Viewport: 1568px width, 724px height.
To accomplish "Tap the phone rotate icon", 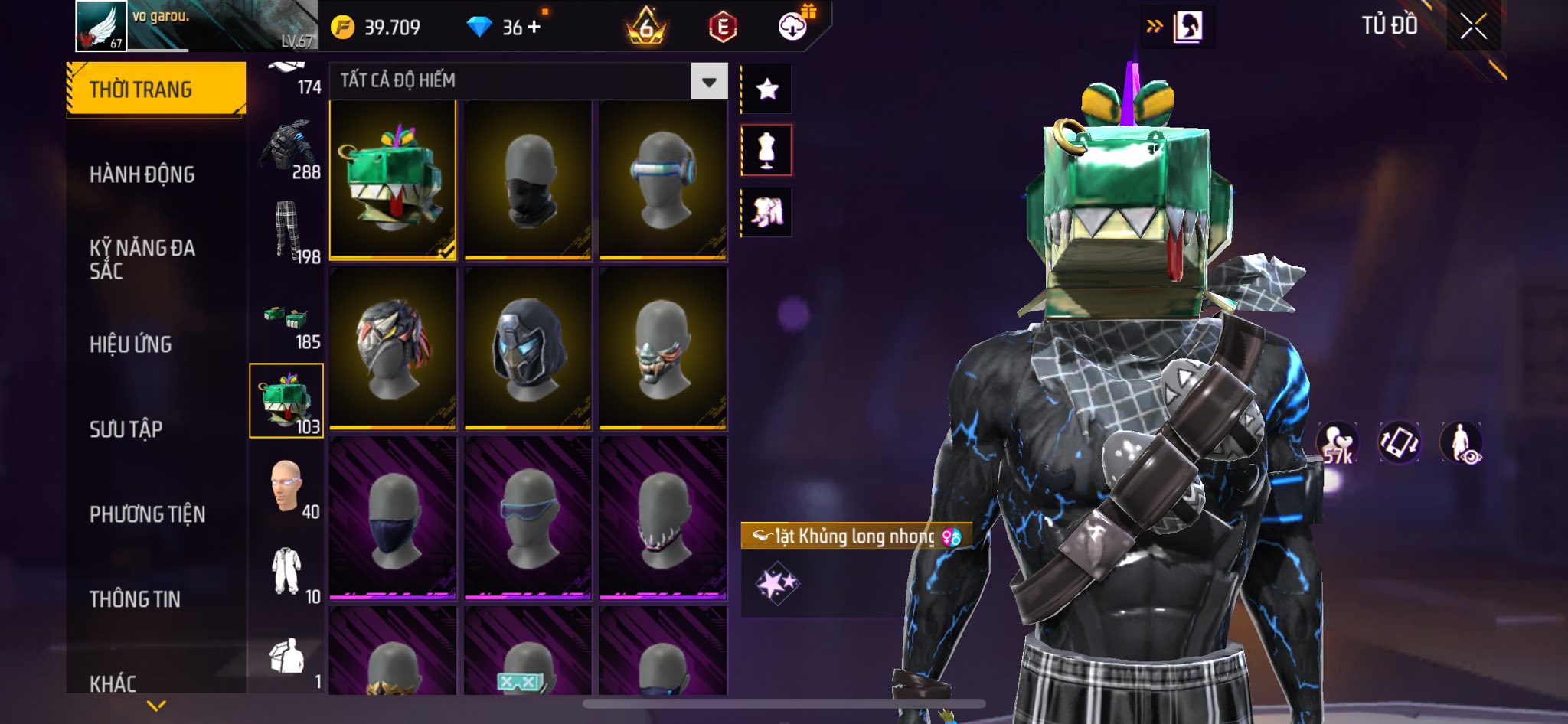I will [1399, 442].
